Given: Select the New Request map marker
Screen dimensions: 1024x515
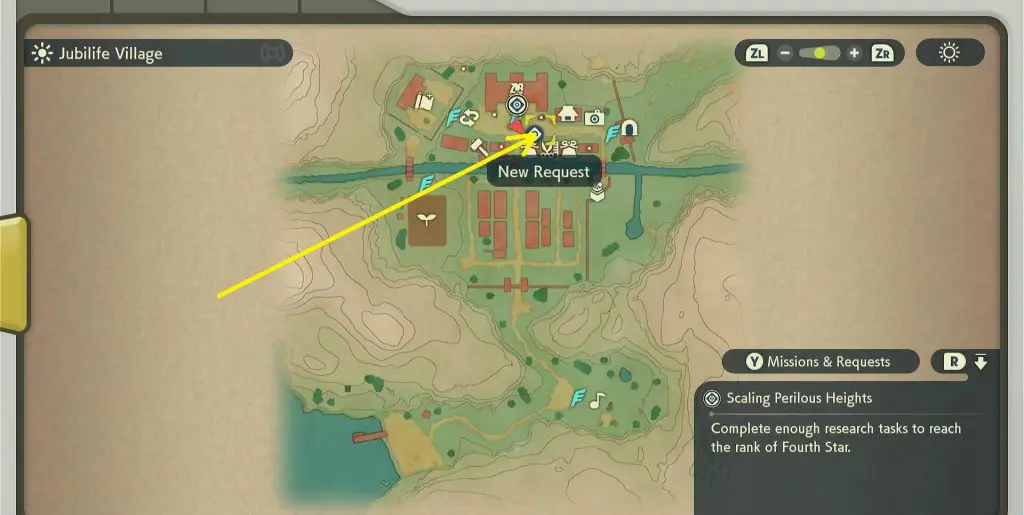Looking at the screenshot, I should [x=535, y=133].
